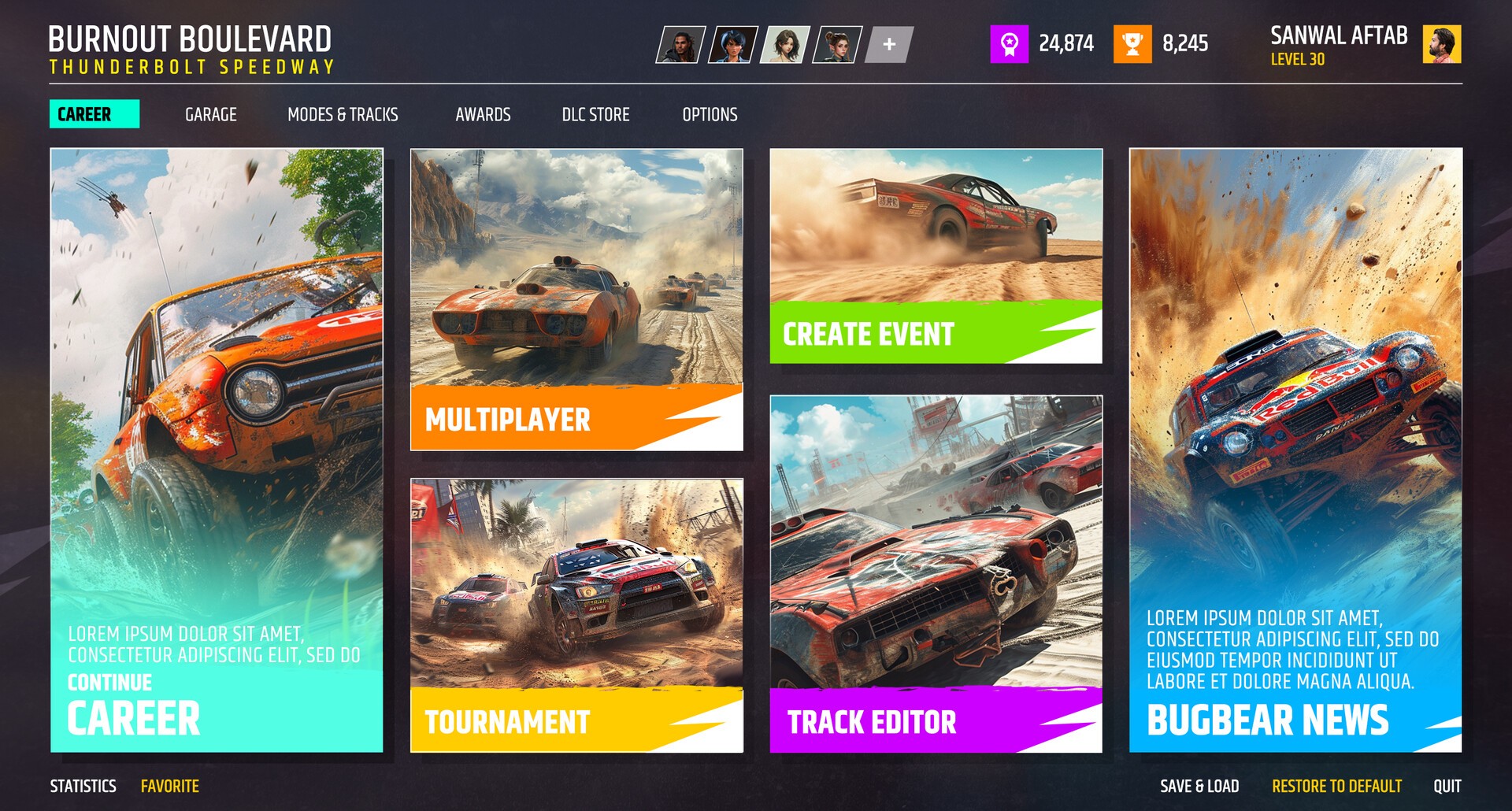Open the Options menu
This screenshot has height=811, width=1512.
[710, 114]
